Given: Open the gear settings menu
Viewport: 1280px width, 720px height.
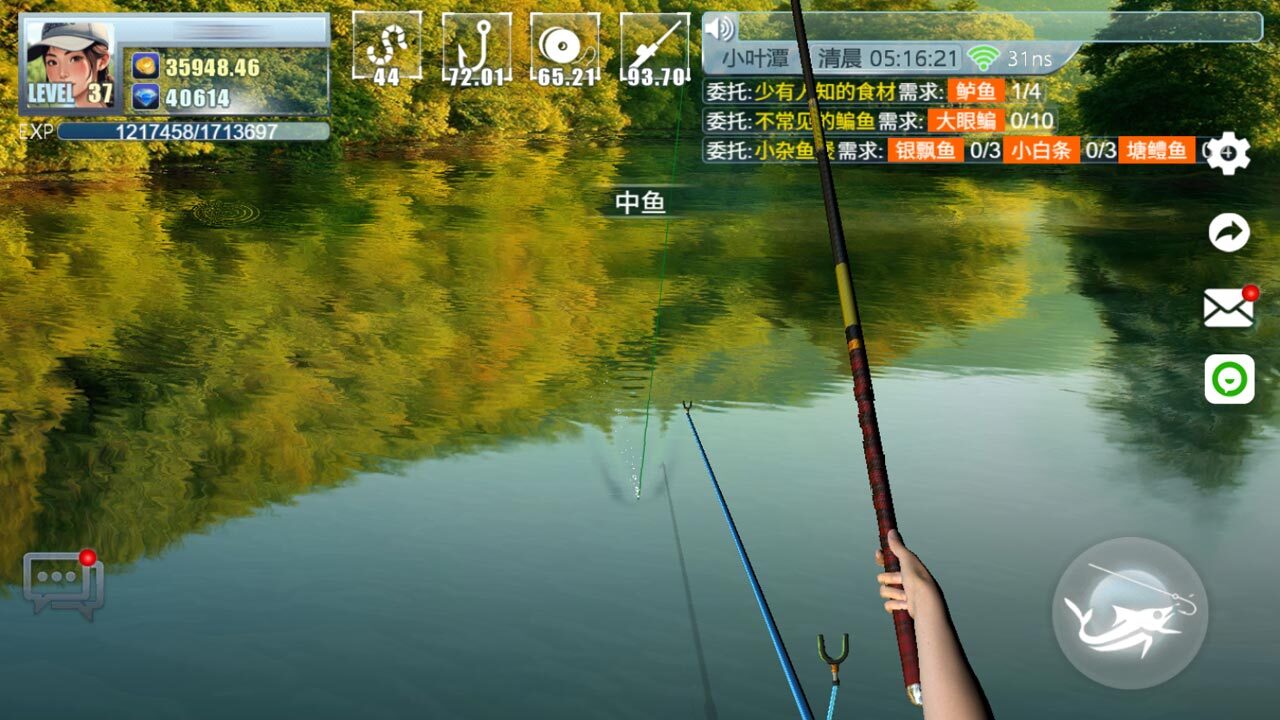Looking at the screenshot, I should (1229, 153).
